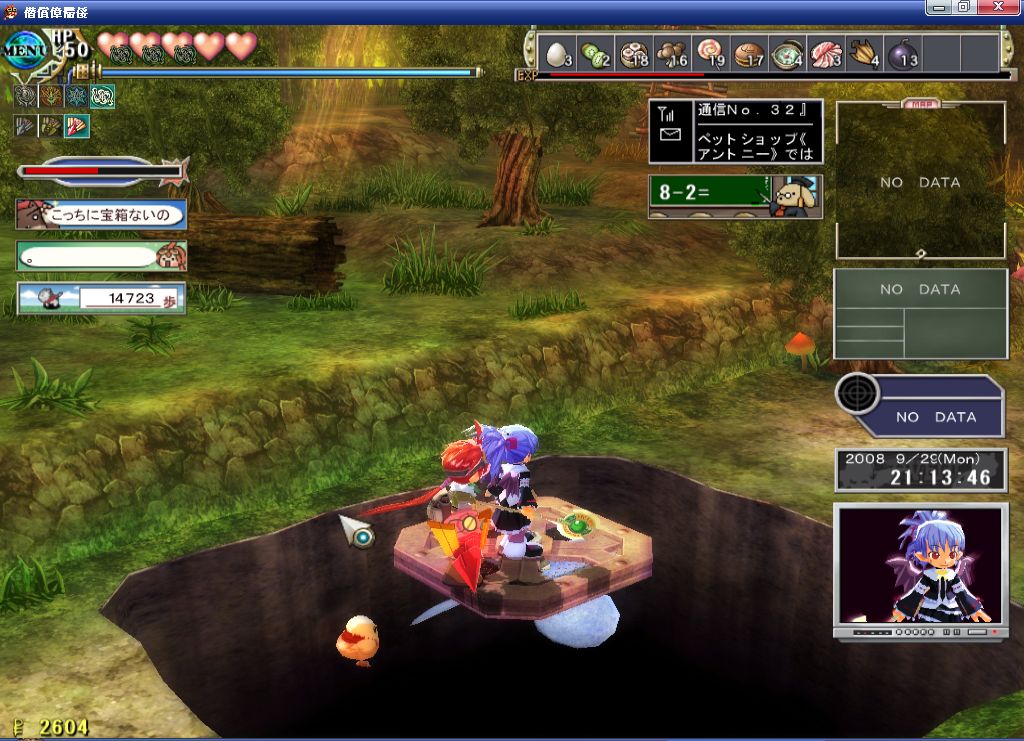Choose the green soup bowl item

pos(788,53)
